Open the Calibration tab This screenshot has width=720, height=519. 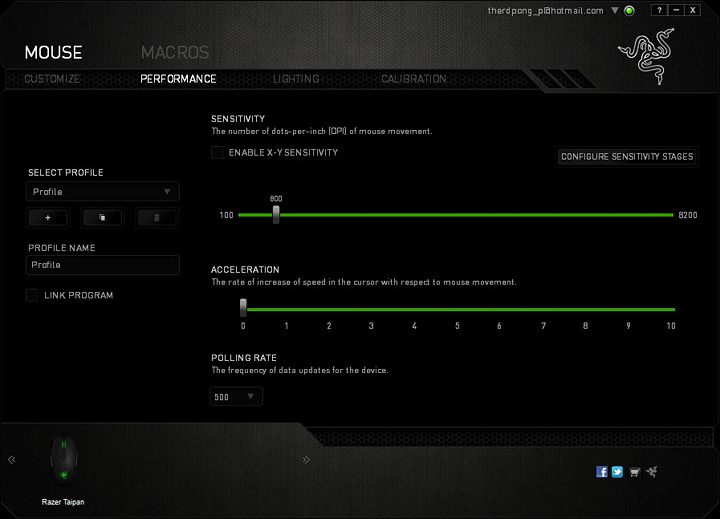(413, 79)
